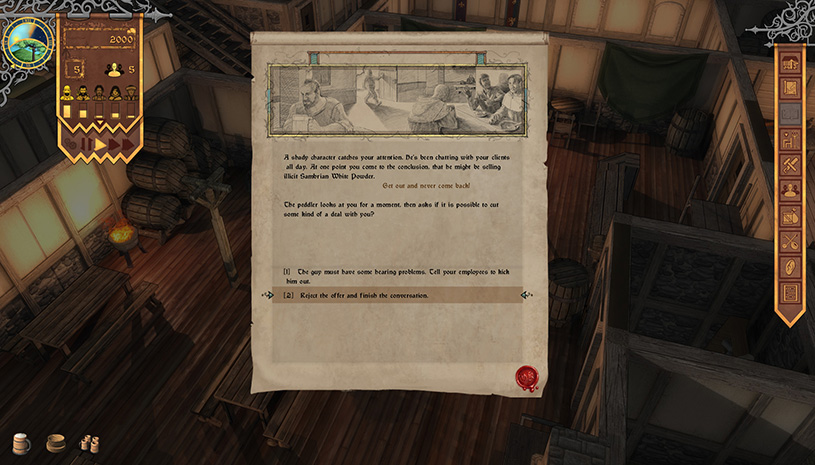This screenshot has width=815, height=465.
Task: Set game speed to fastest
Action: click(x=128, y=145)
